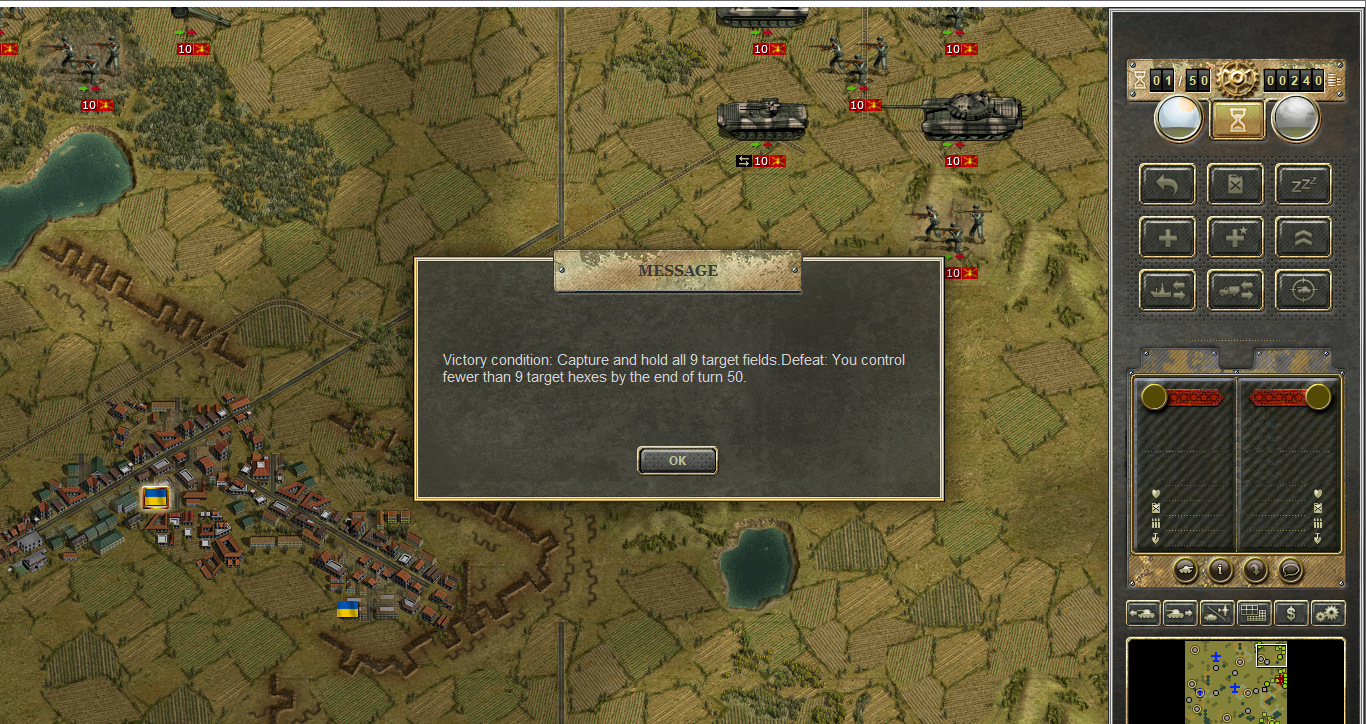Click the fuel canister supply button

(1235, 184)
